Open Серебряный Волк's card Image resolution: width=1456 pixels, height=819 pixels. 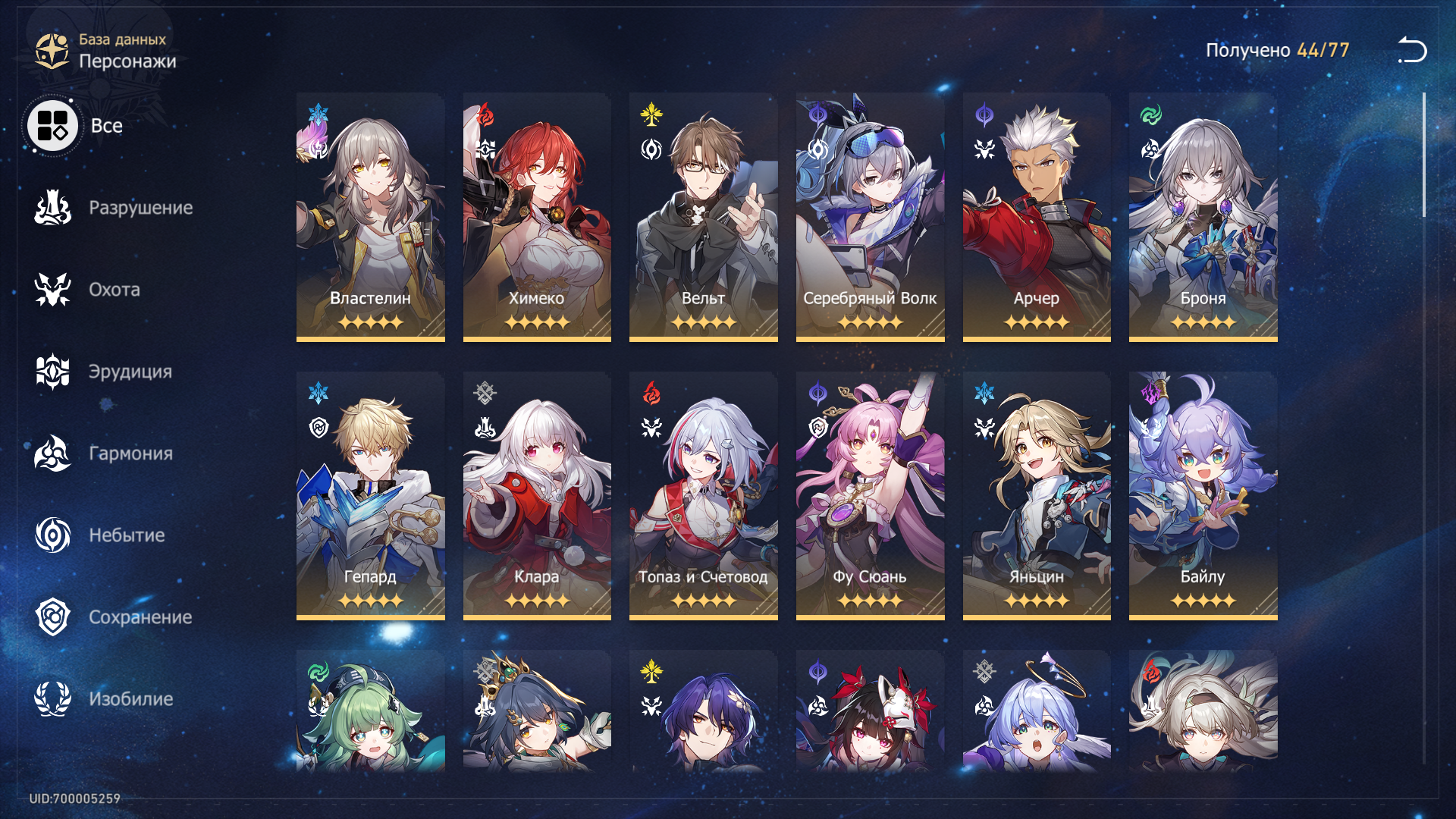tap(870, 217)
